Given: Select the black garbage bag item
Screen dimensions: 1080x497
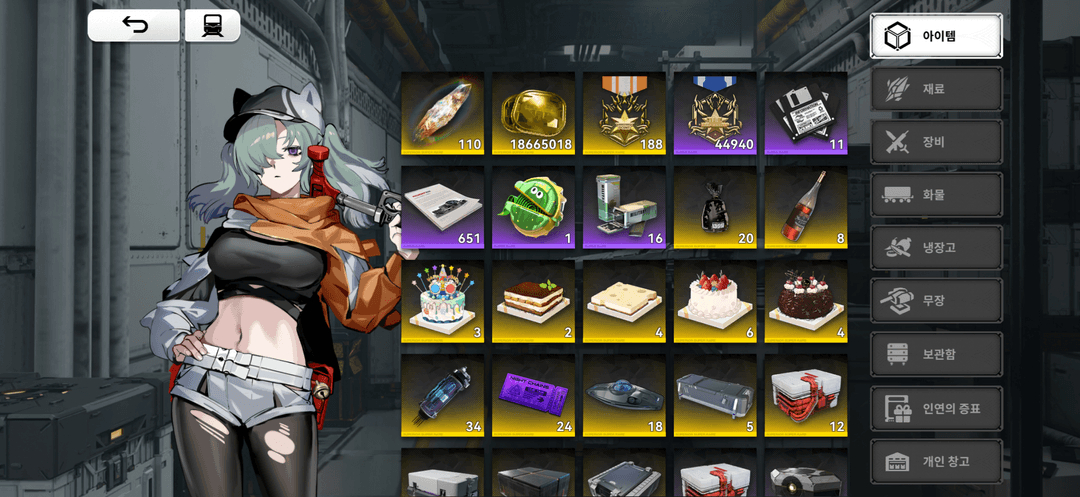Looking at the screenshot, I should tap(714, 208).
